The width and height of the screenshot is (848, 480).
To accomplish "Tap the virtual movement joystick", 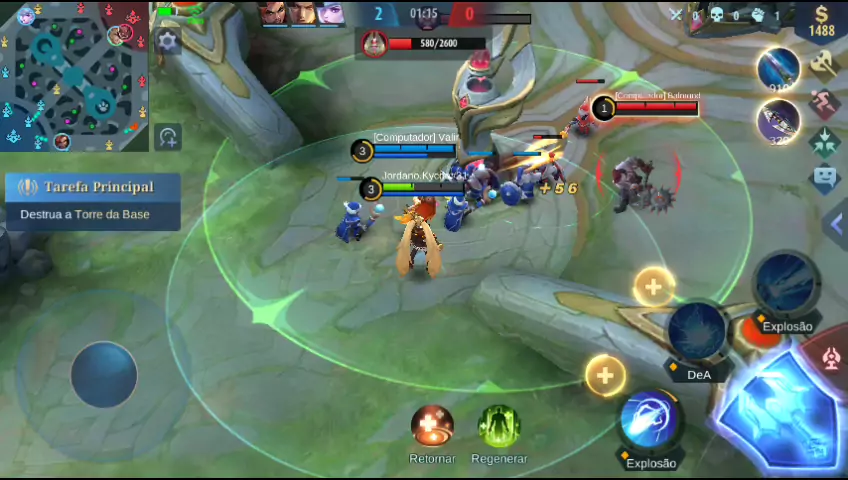I will [x=104, y=374].
